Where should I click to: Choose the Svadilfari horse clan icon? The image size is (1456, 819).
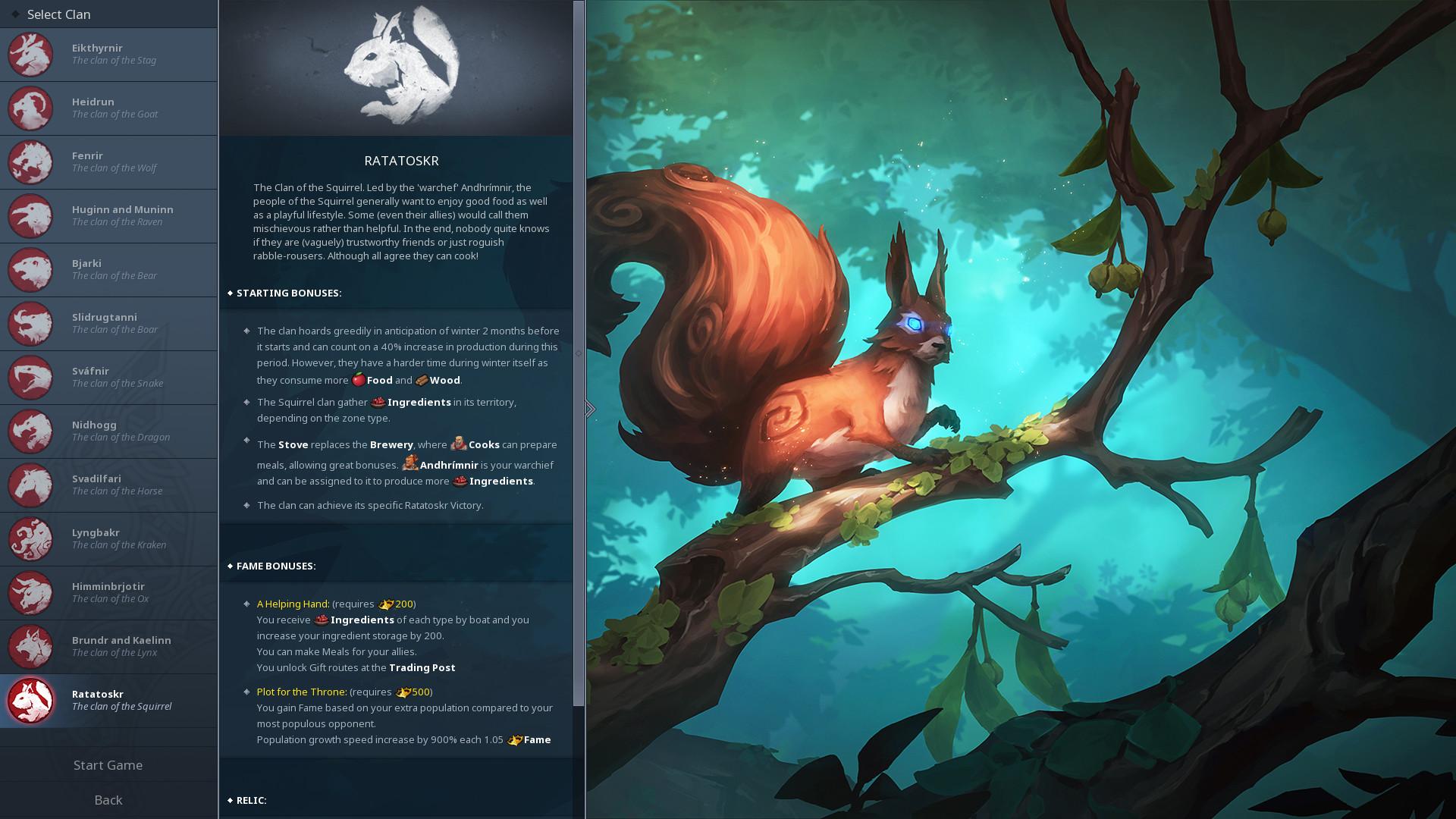[30, 485]
